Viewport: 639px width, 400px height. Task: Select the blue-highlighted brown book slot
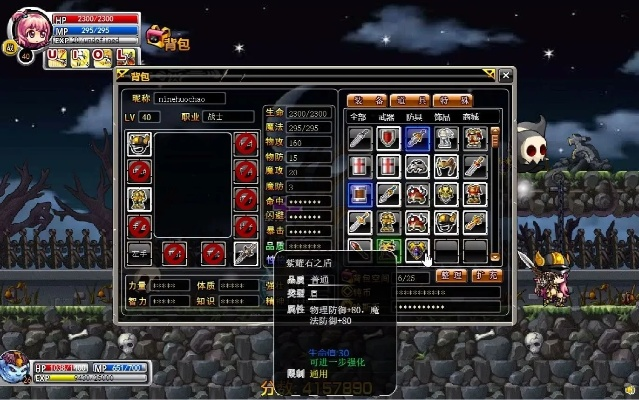(360, 193)
